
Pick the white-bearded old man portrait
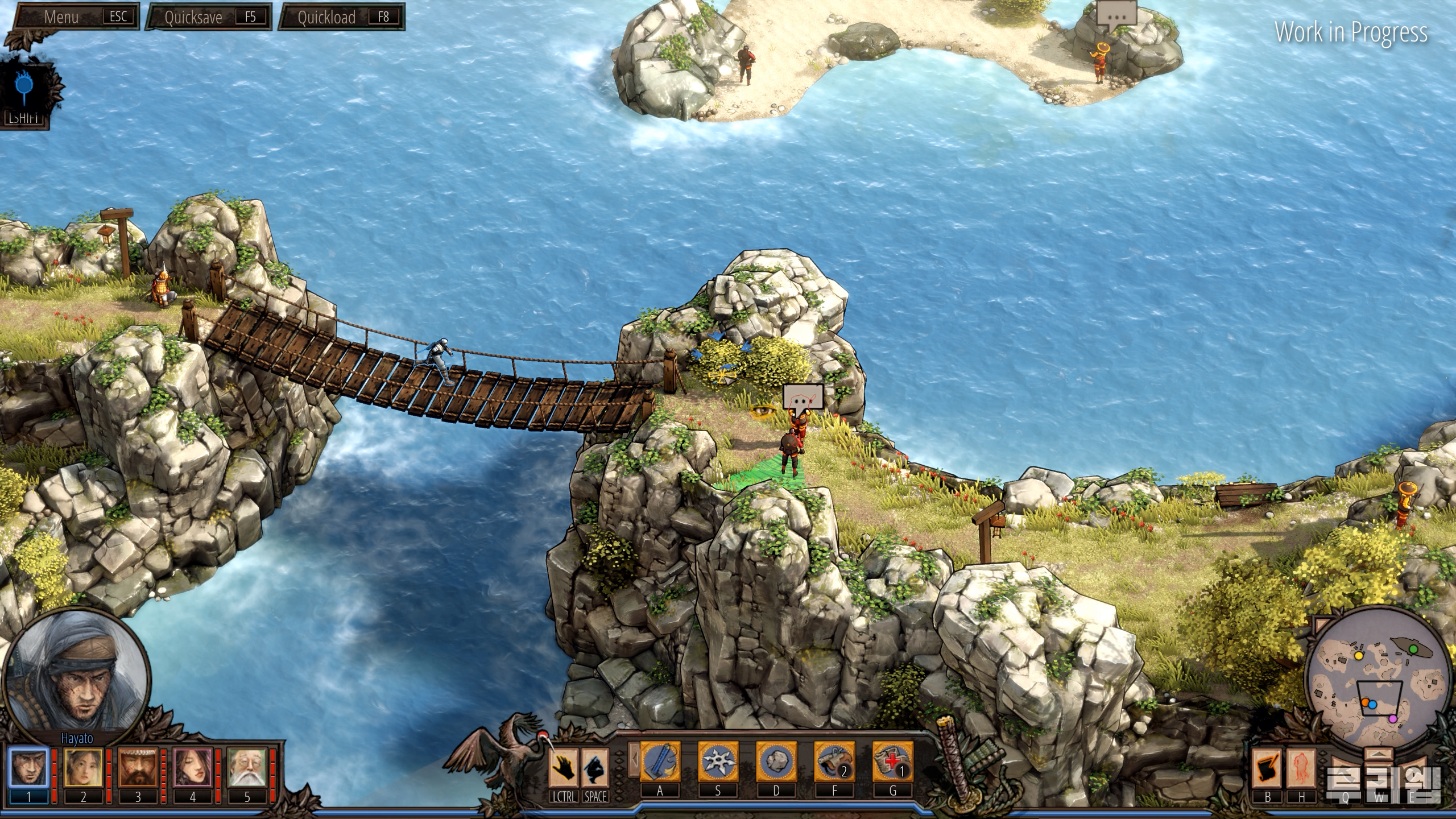pos(246,767)
